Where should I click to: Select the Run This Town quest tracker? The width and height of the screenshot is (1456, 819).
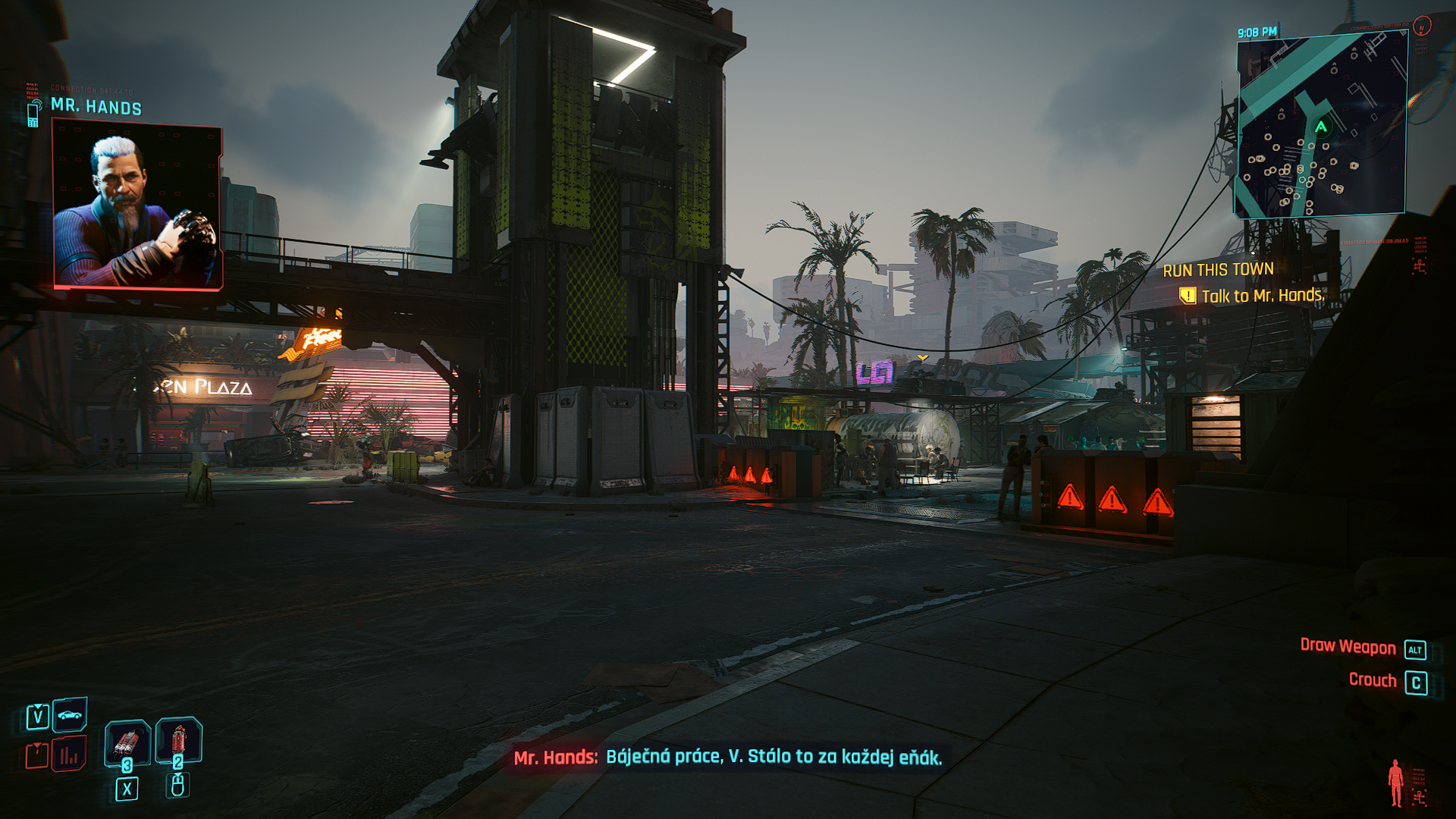tap(1218, 270)
